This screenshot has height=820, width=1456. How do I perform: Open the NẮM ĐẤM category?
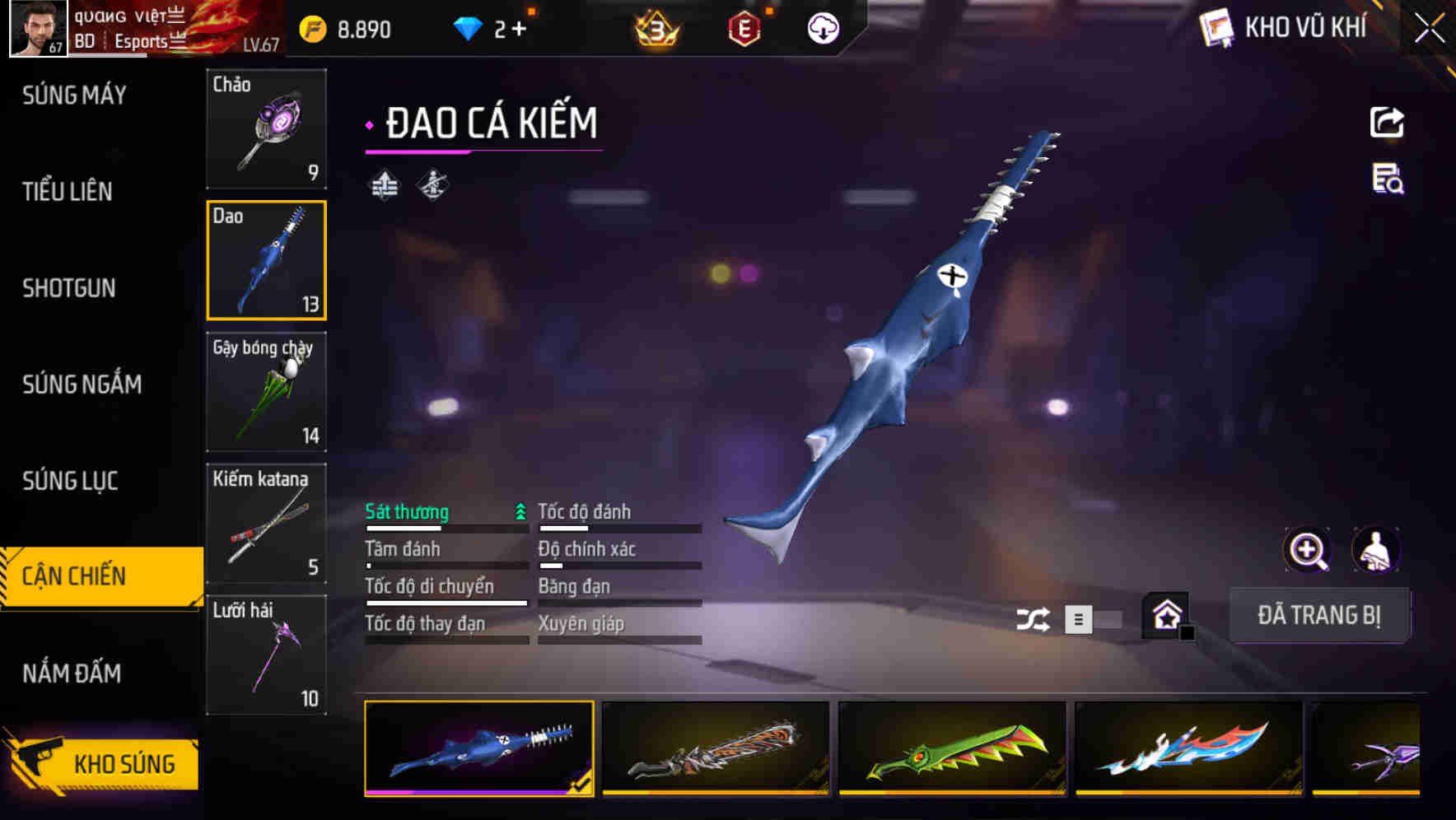pyautogui.click(x=72, y=673)
